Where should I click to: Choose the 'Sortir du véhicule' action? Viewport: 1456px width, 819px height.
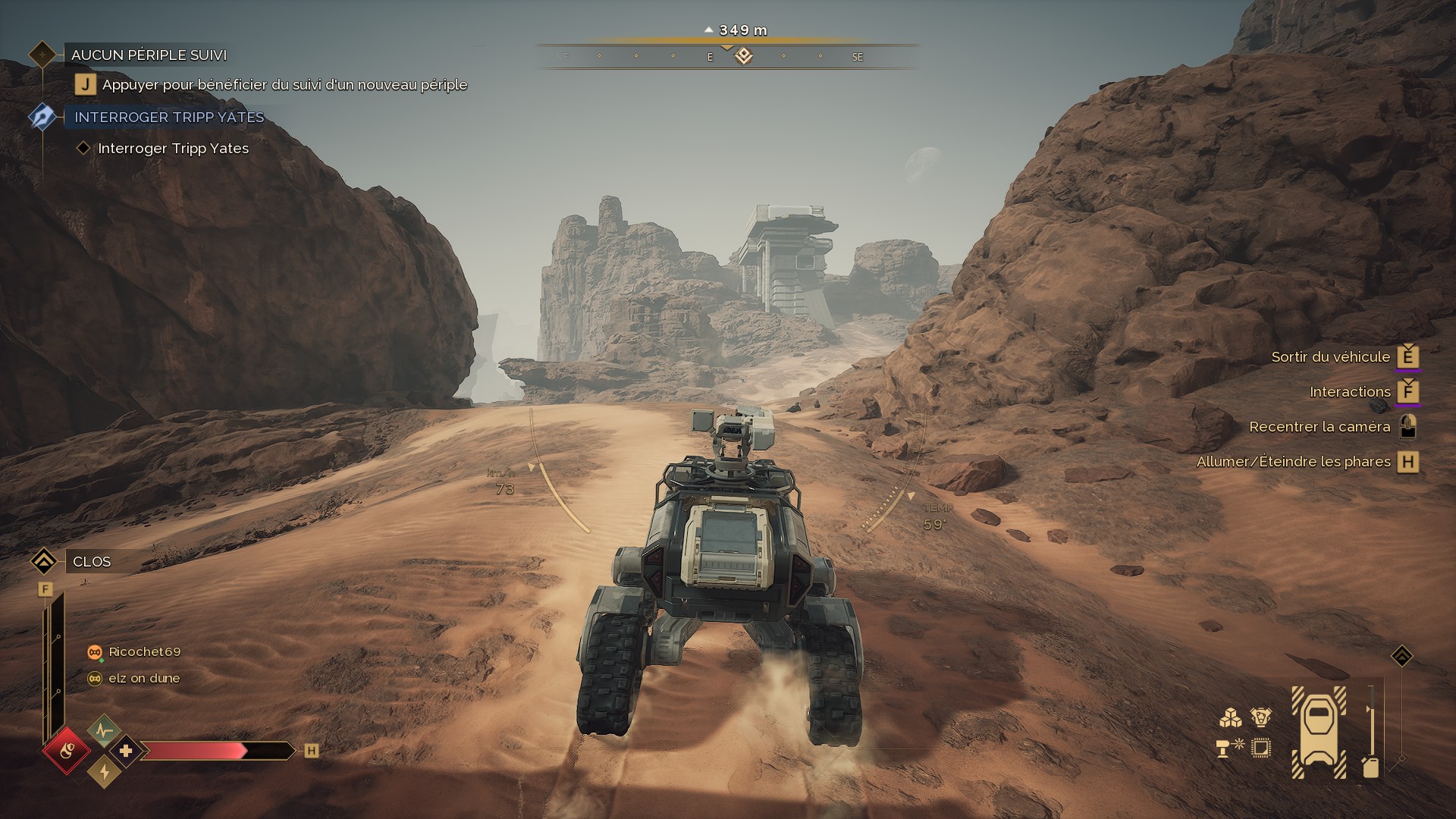pyautogui.click(x=1331, y=357)
